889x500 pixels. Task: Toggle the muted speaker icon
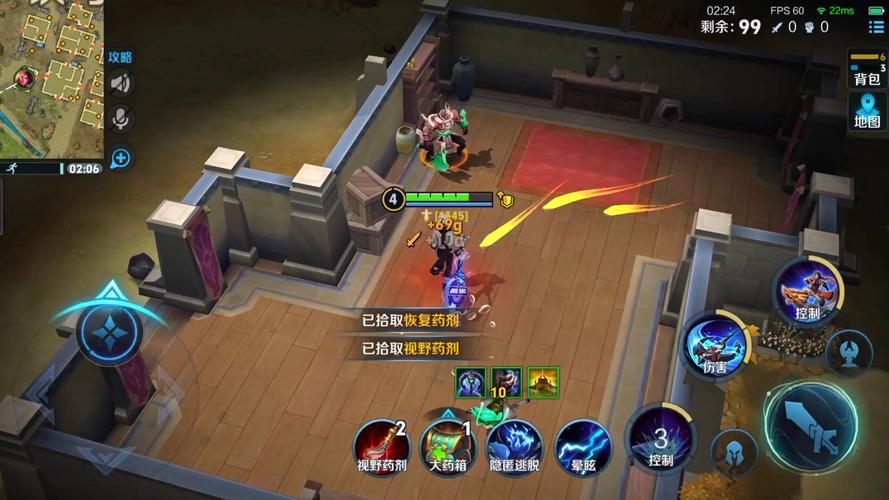pos(121,84)
